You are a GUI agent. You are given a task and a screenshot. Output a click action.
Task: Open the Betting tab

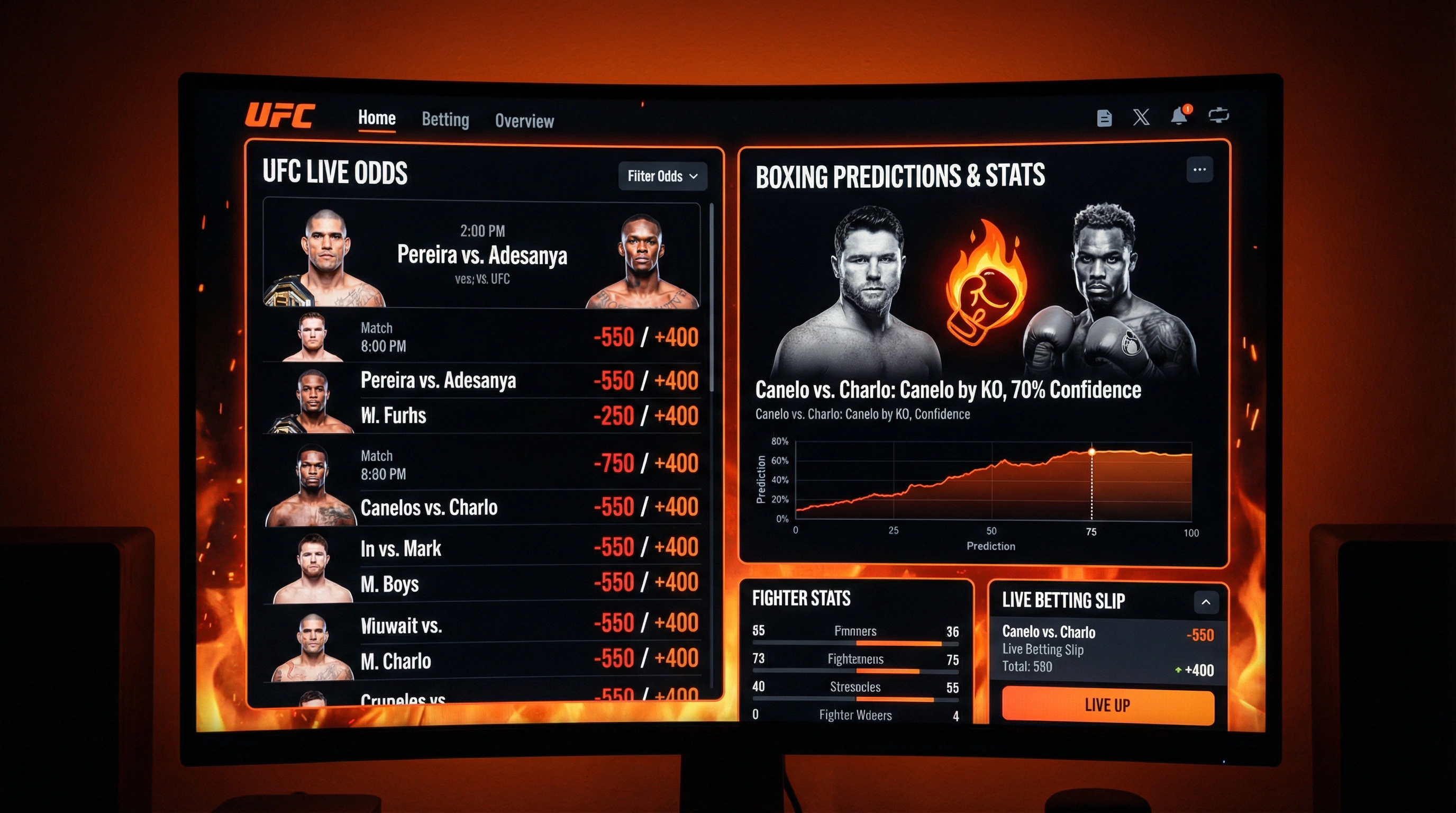pos(445,120)
